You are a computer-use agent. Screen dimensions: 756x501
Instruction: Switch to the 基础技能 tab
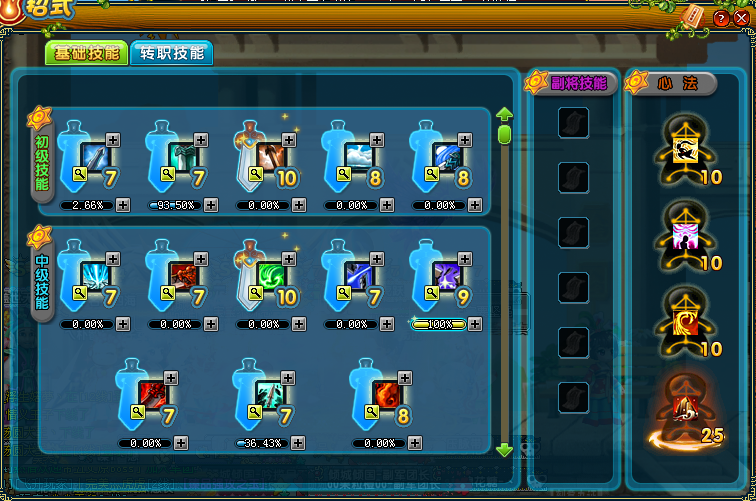tap(86, 53)
